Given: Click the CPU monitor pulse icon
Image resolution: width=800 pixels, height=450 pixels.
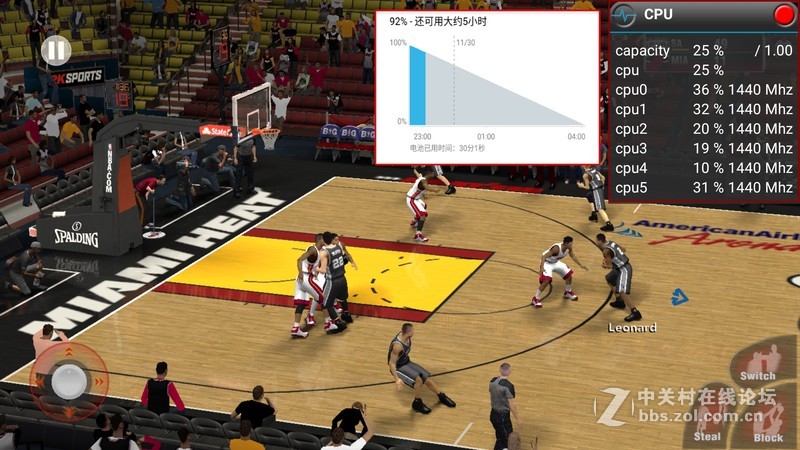Looking at the screenshot, I should click(x=624, y=15).
